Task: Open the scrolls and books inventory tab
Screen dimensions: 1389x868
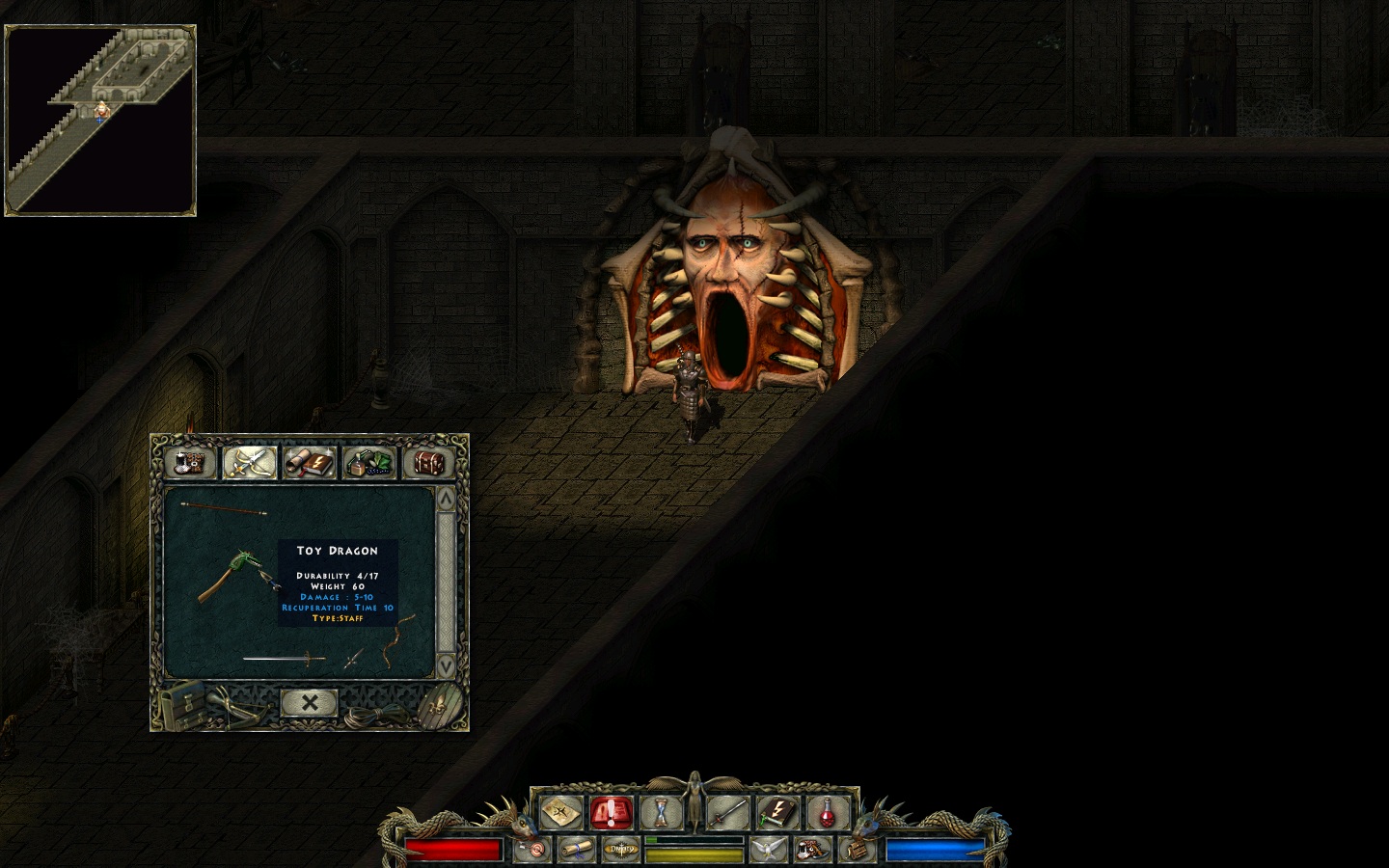Action: coord(310,462)
